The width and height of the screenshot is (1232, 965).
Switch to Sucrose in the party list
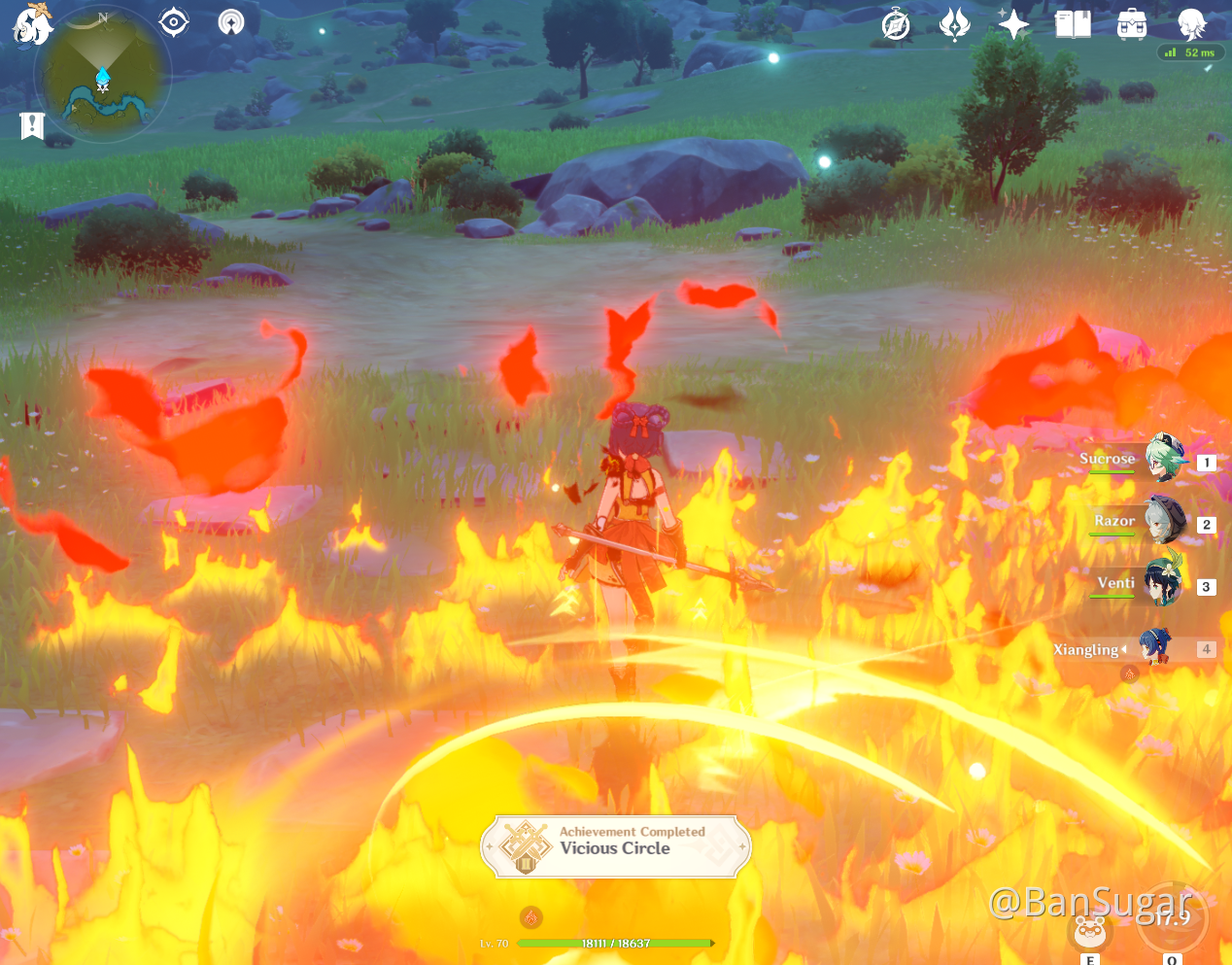(x=1164, y=460)
